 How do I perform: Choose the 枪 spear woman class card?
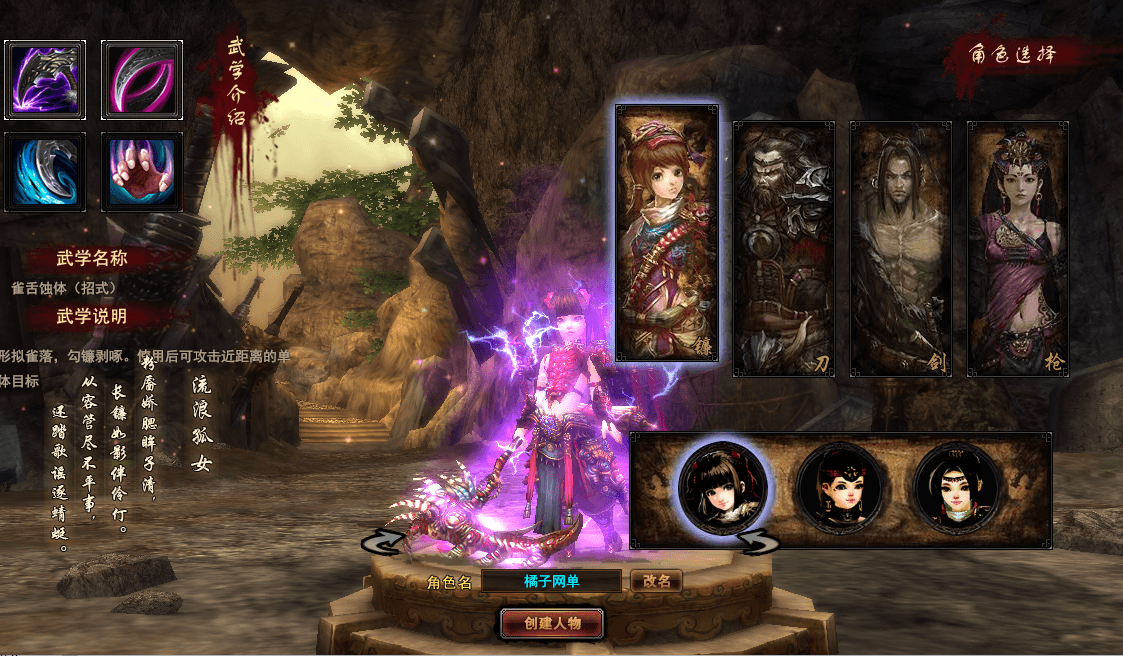tap(1017, 248)
